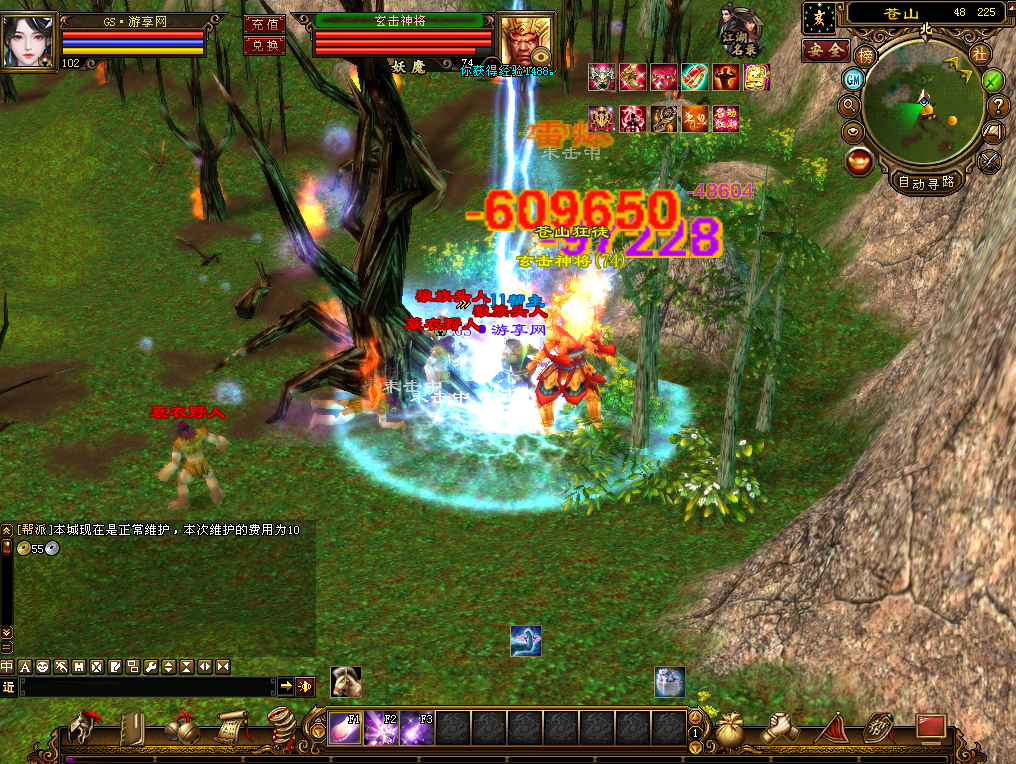Start 自动寻路 auto-pathfinding
This screenshot has height=764, width=1016.
pyautogui.click(x=926, y=182)
